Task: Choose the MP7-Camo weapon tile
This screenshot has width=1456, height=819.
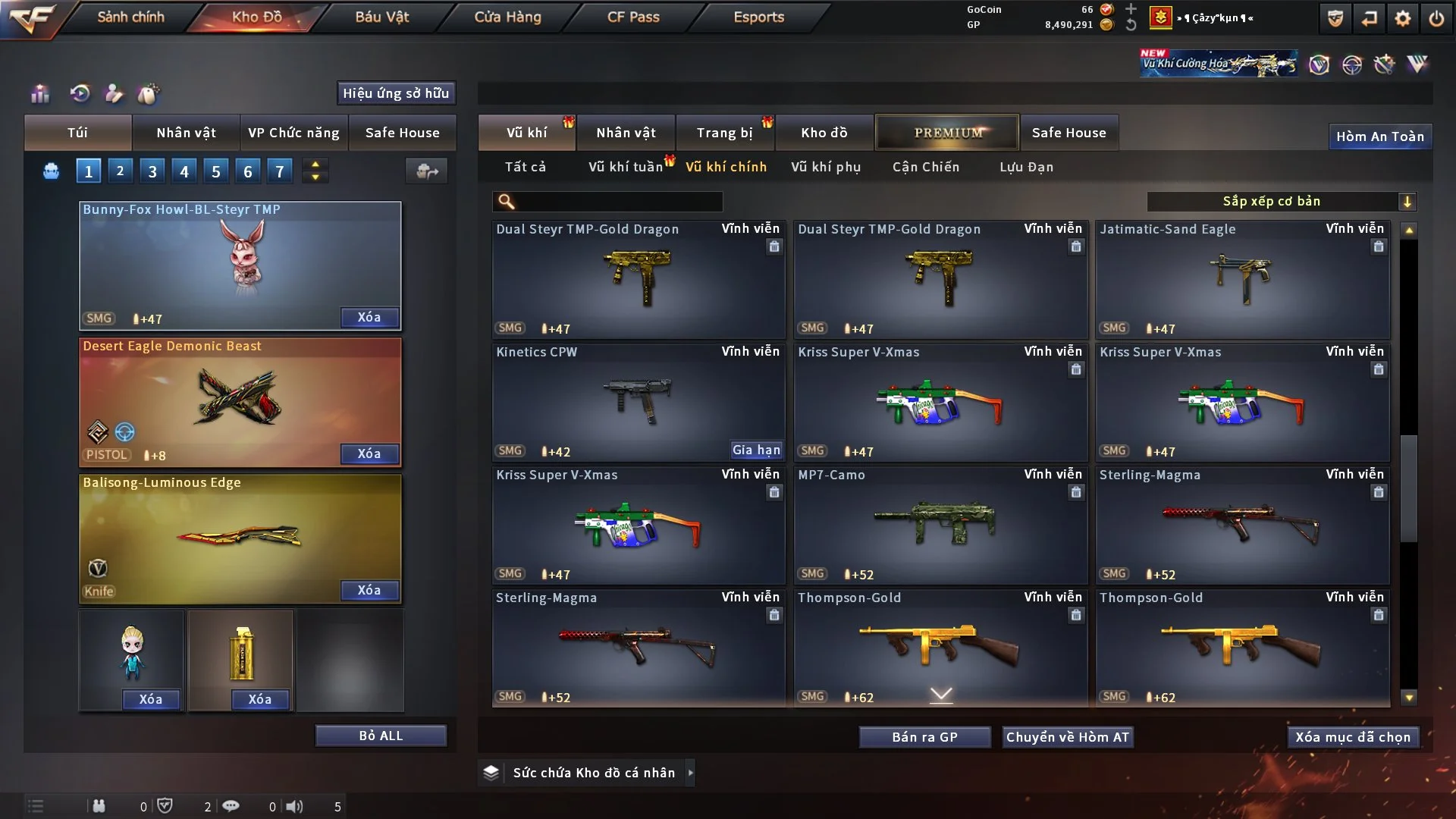Action: click(940, 525)
